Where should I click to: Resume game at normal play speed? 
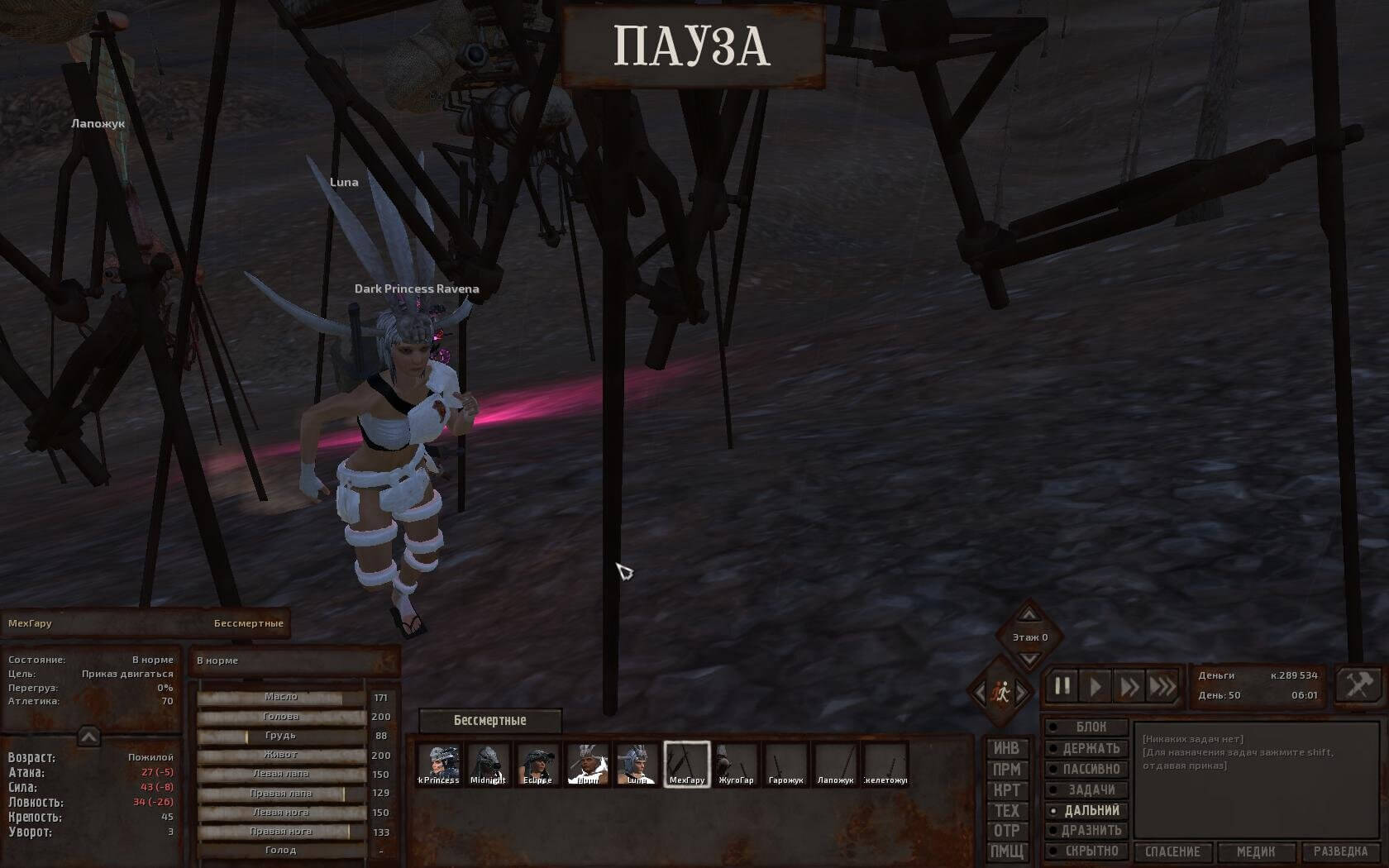point(1095,686)
